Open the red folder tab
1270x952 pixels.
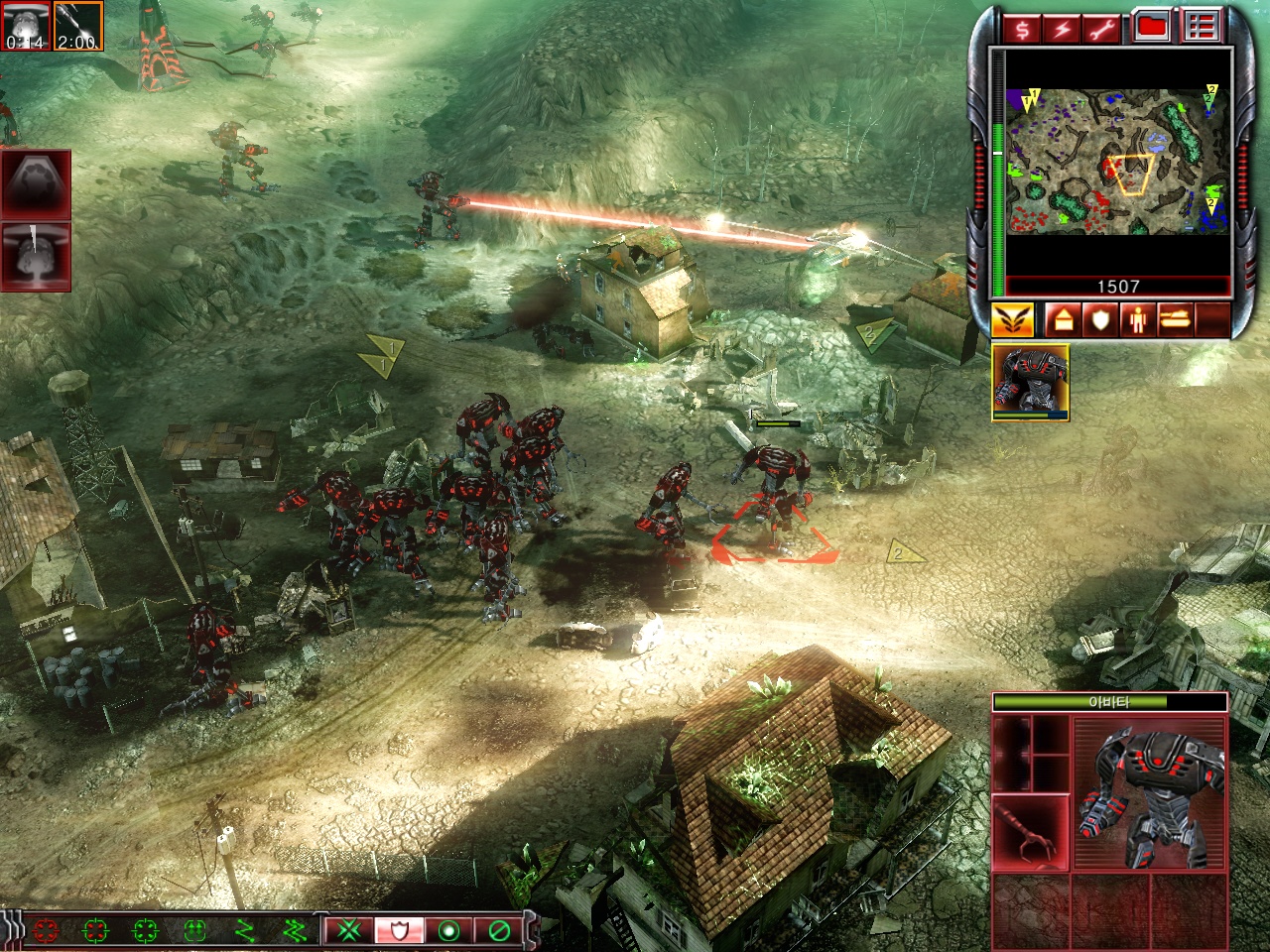pyautogui.click(x=1152, y=27)
